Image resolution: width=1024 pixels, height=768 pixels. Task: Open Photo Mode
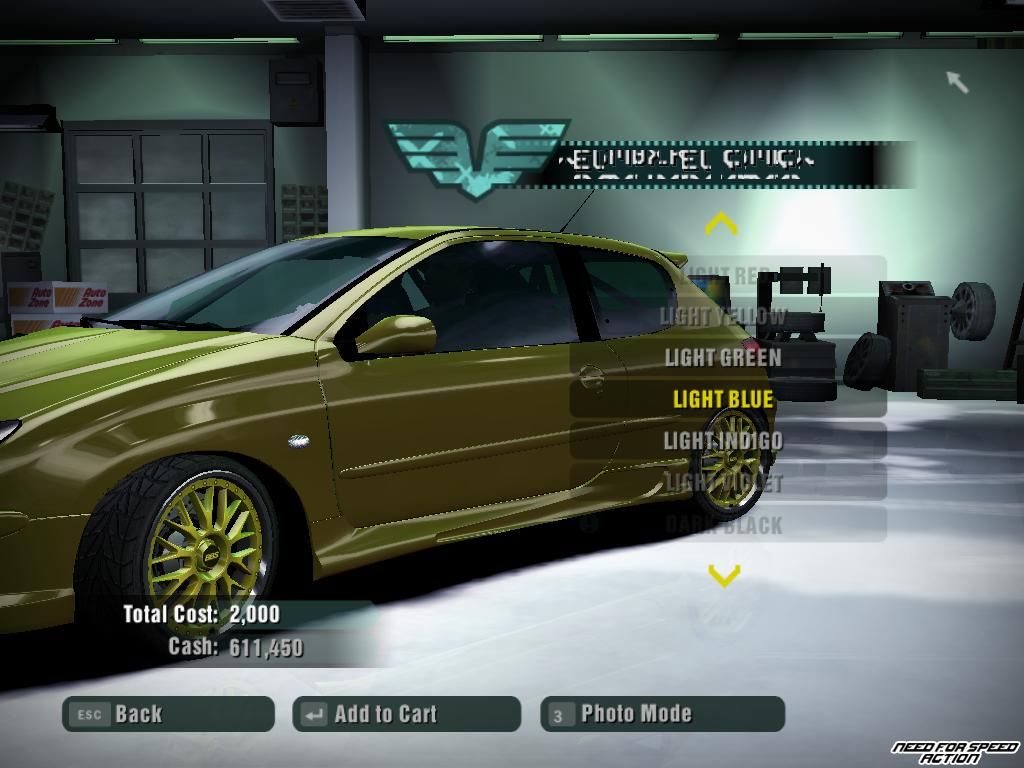coord(662,714)
